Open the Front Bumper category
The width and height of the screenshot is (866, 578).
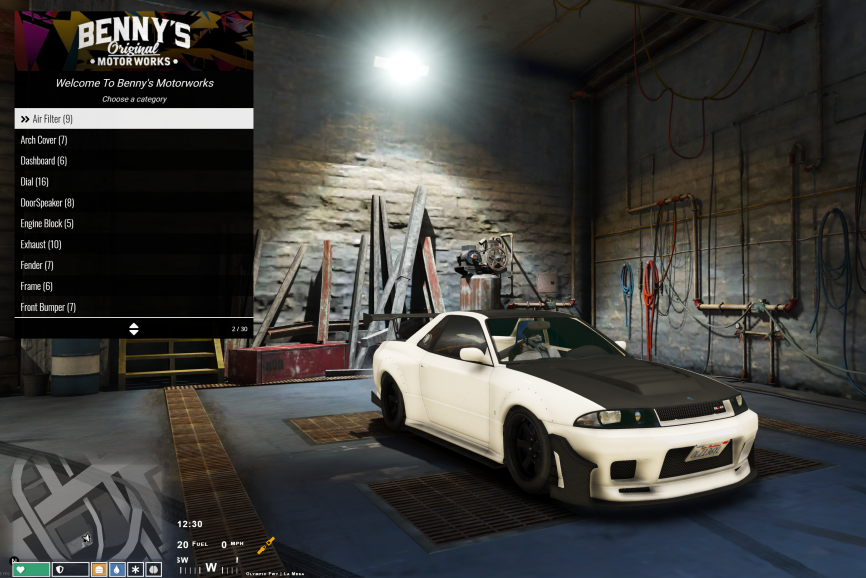(133, 308)
